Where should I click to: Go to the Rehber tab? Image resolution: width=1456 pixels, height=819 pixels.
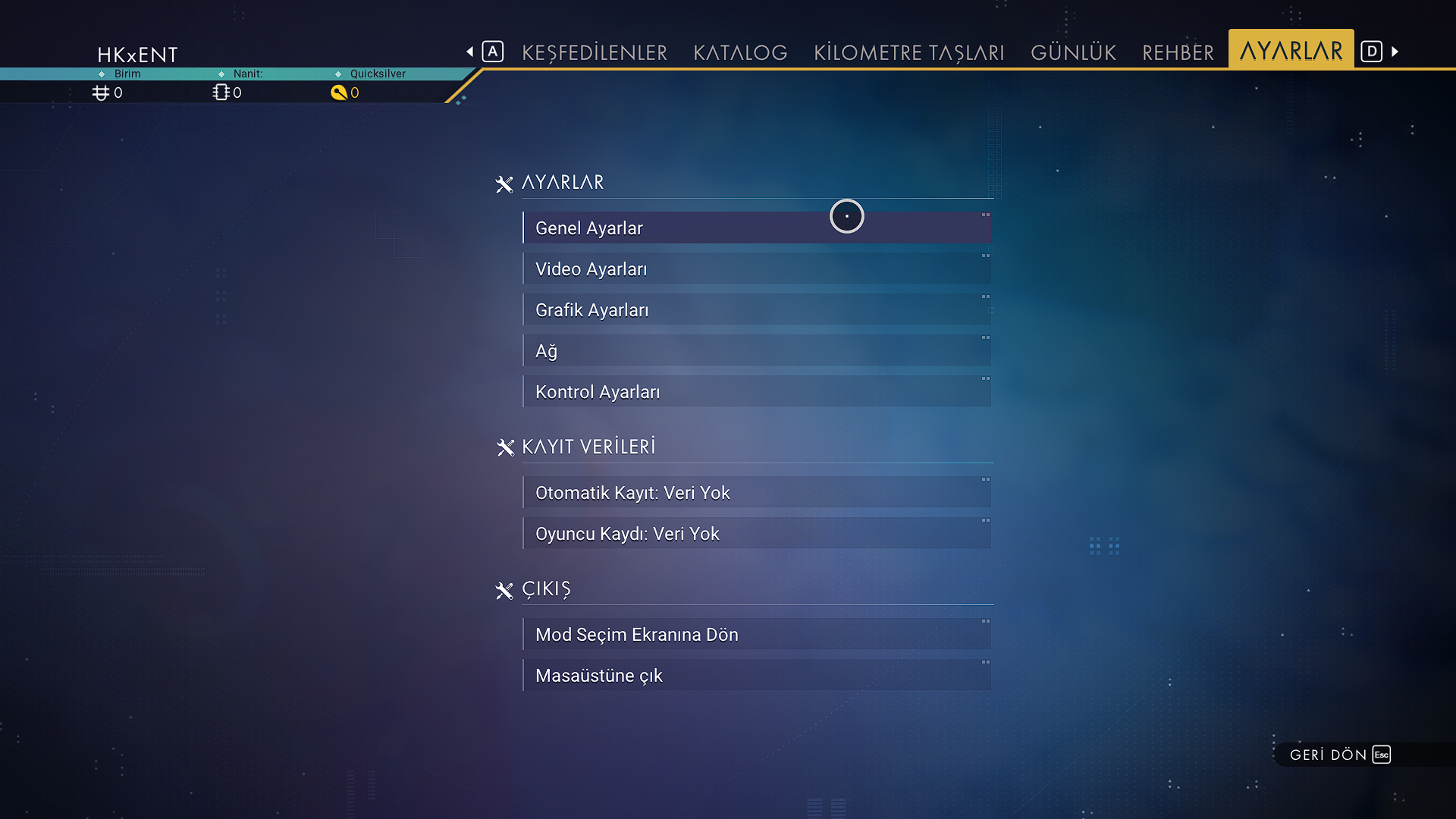pyautogui.click(x=1178, y=52)
